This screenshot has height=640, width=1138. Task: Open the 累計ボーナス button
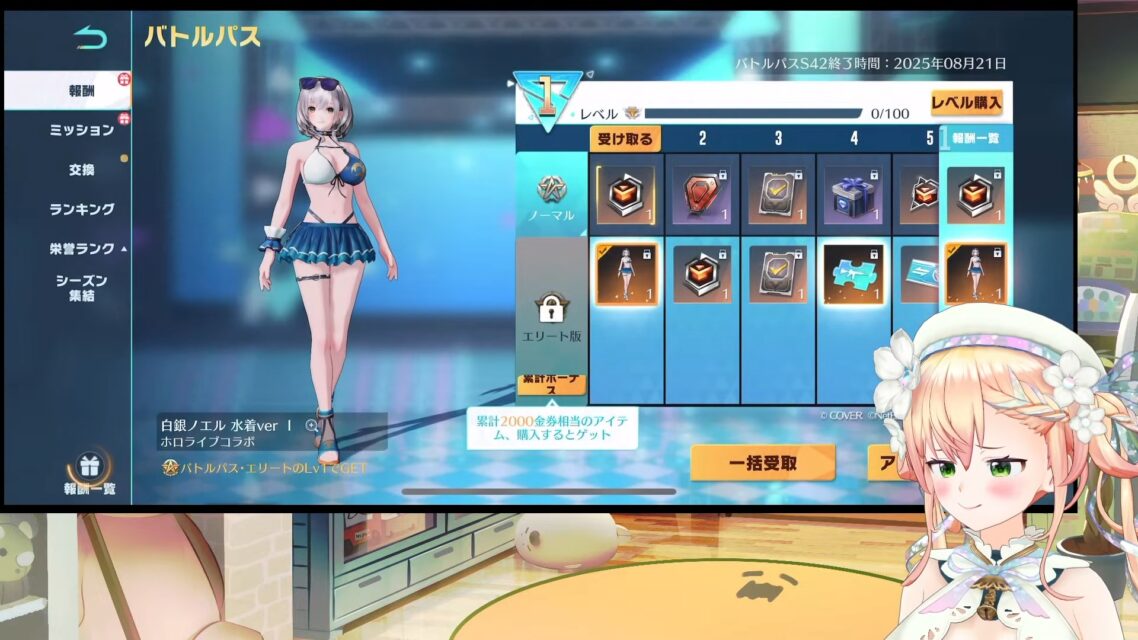tap(552, 383)
